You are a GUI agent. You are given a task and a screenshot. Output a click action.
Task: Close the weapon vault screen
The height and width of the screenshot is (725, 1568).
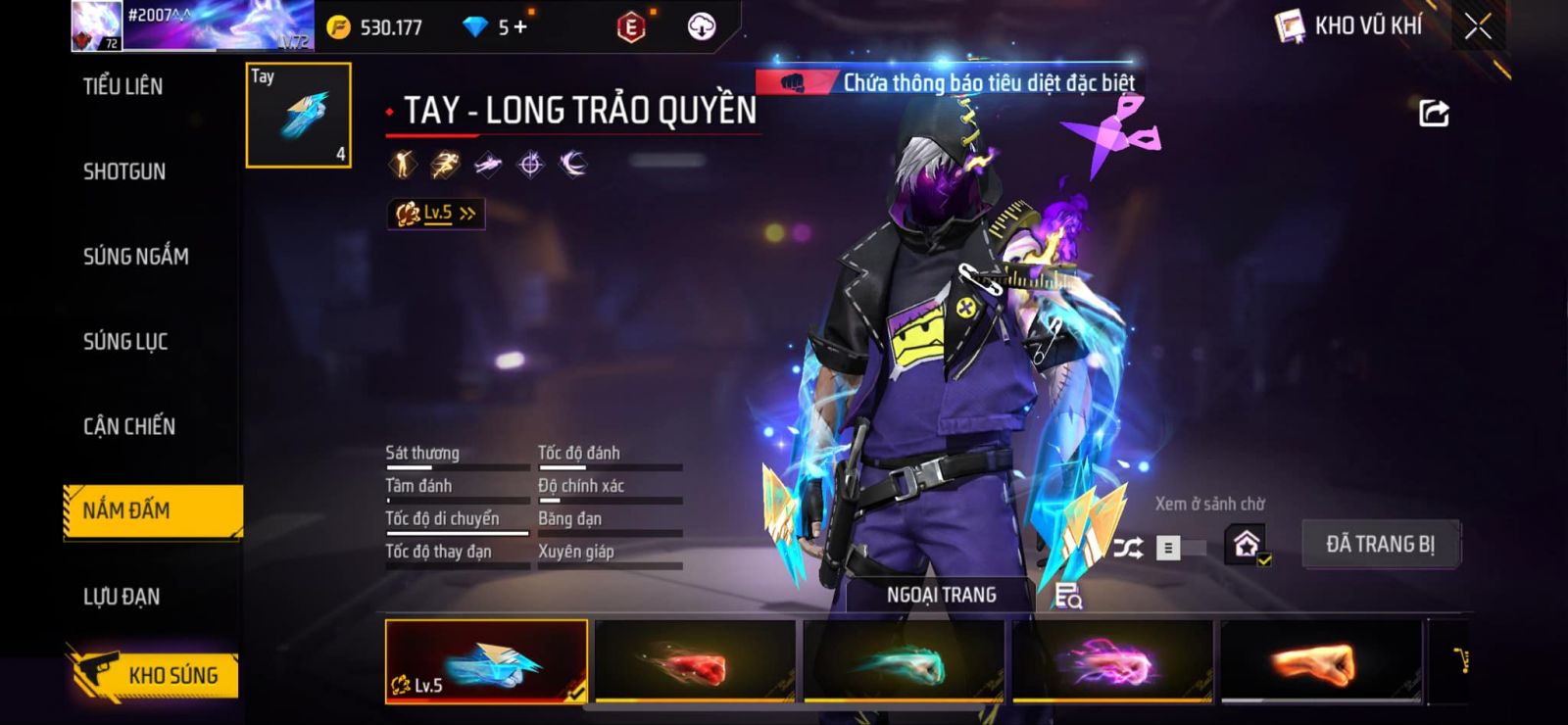pos(1478,26)
